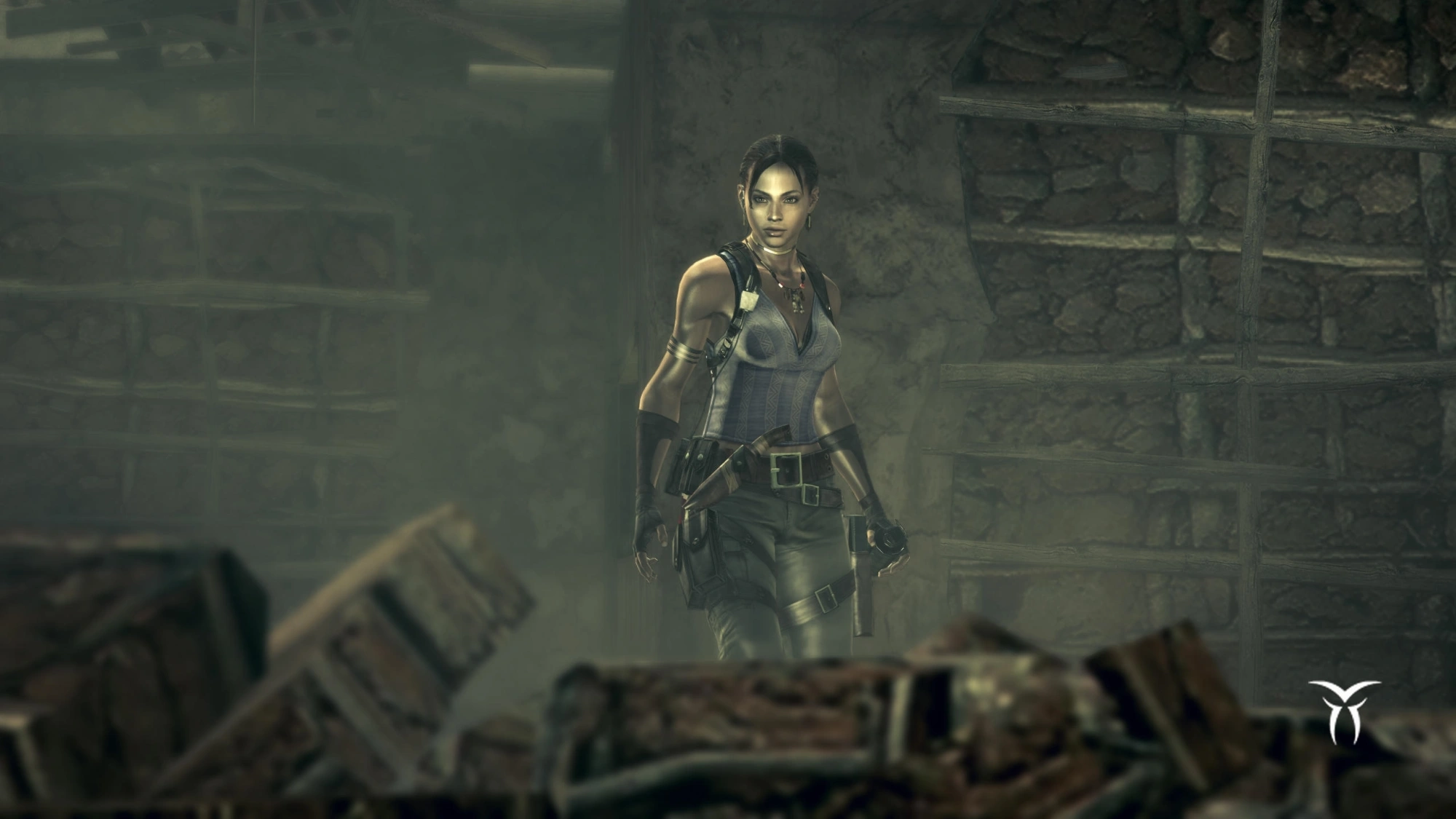Click the white channel watermark logo
The image size is (1456, 819).
click(1343, 711)
